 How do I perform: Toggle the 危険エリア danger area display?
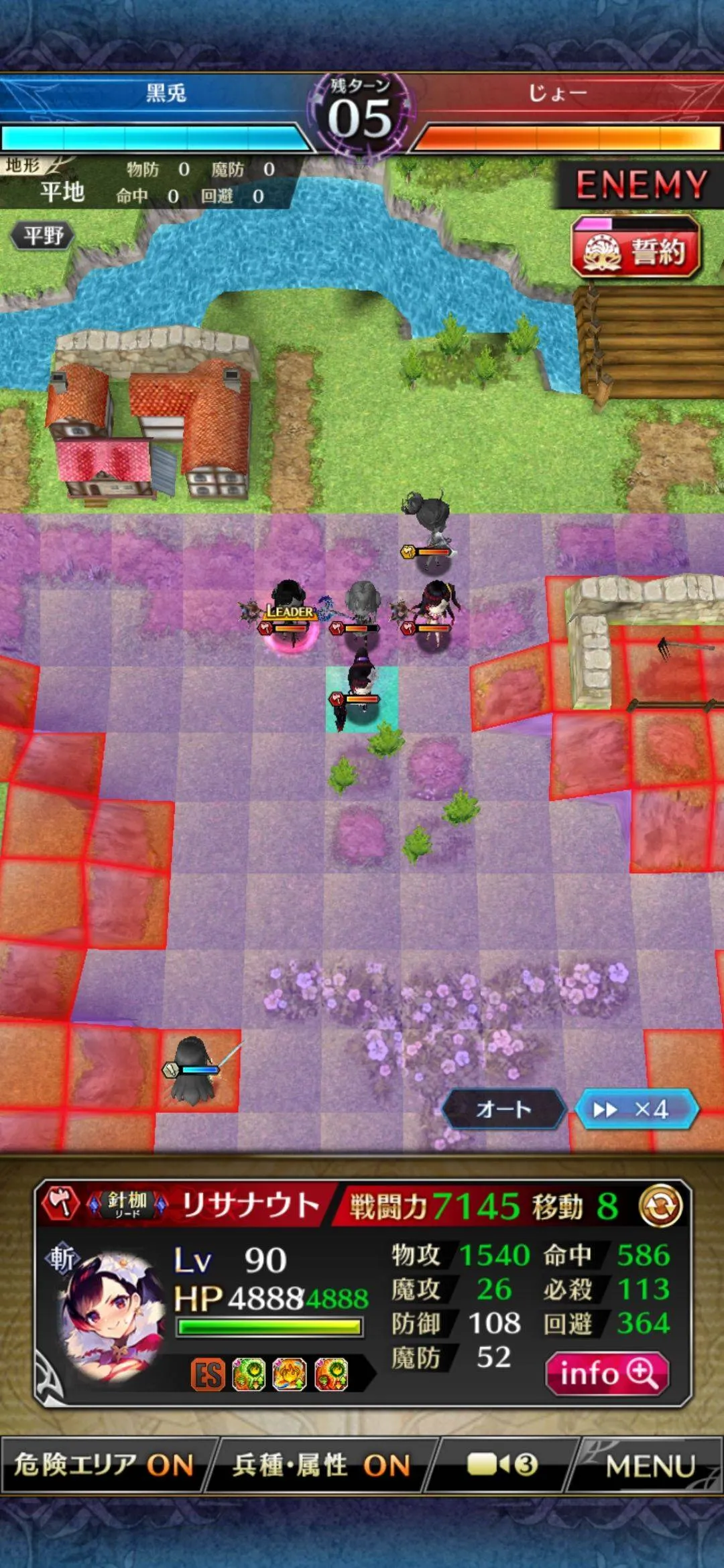click(104, 1465)
